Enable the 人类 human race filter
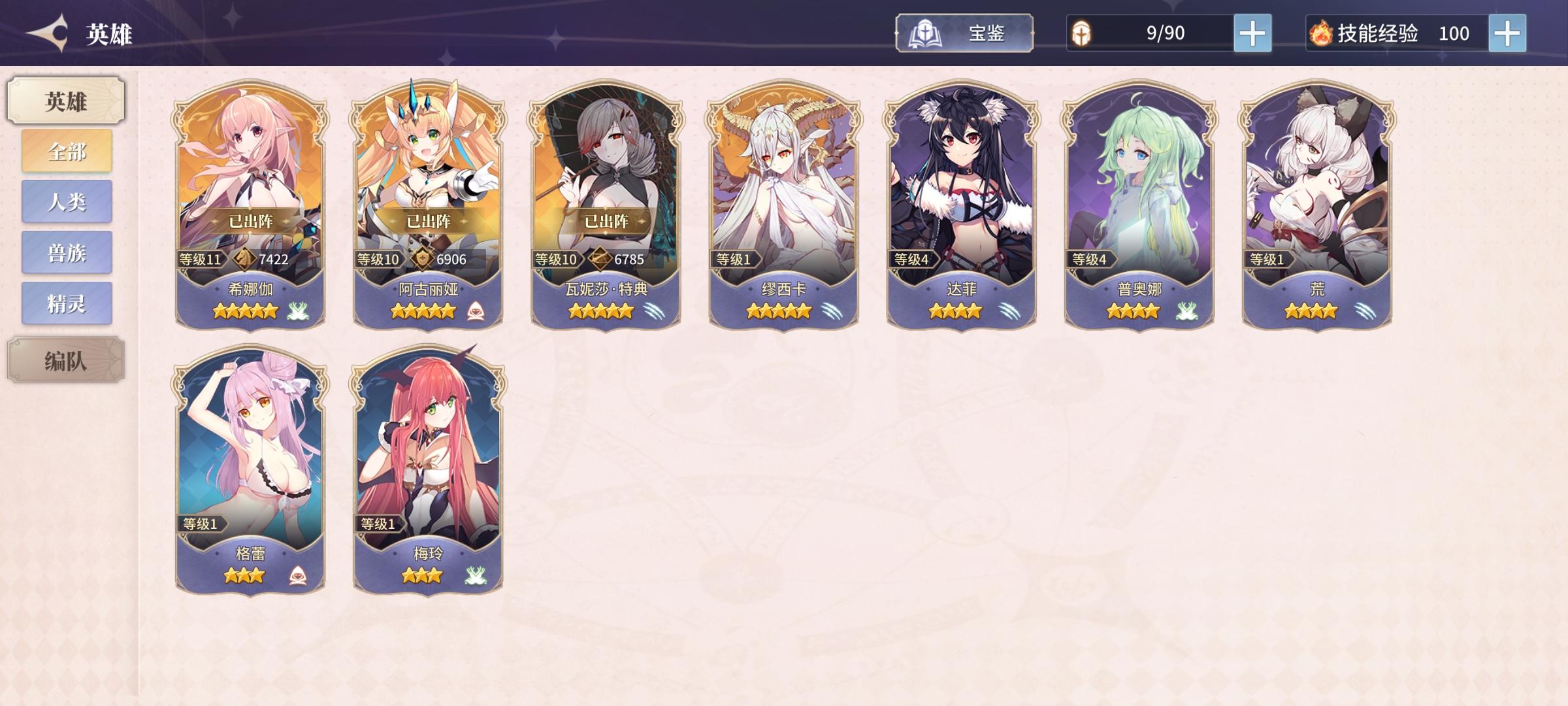This screenshot has width=1568, height=706. pos(66,202)
